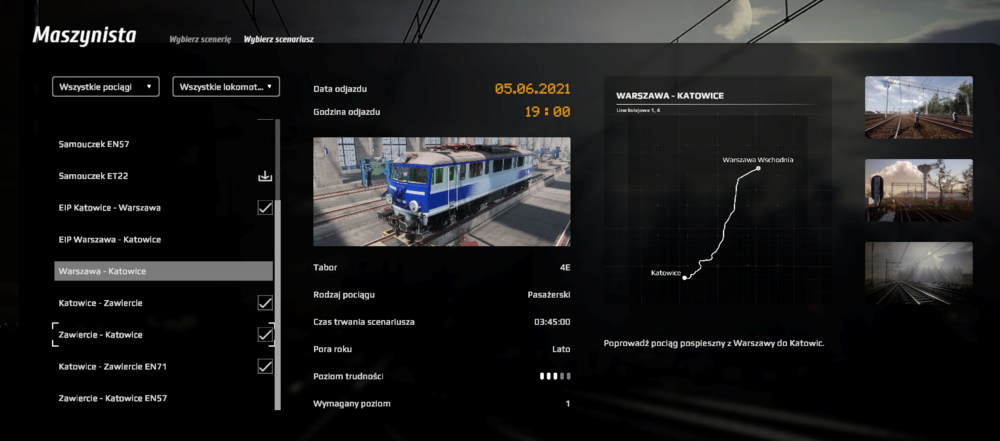1000x441 pixels.
Task: Open the bottom foggy tracks thumbnail
Action: click(x=918, y=272)
